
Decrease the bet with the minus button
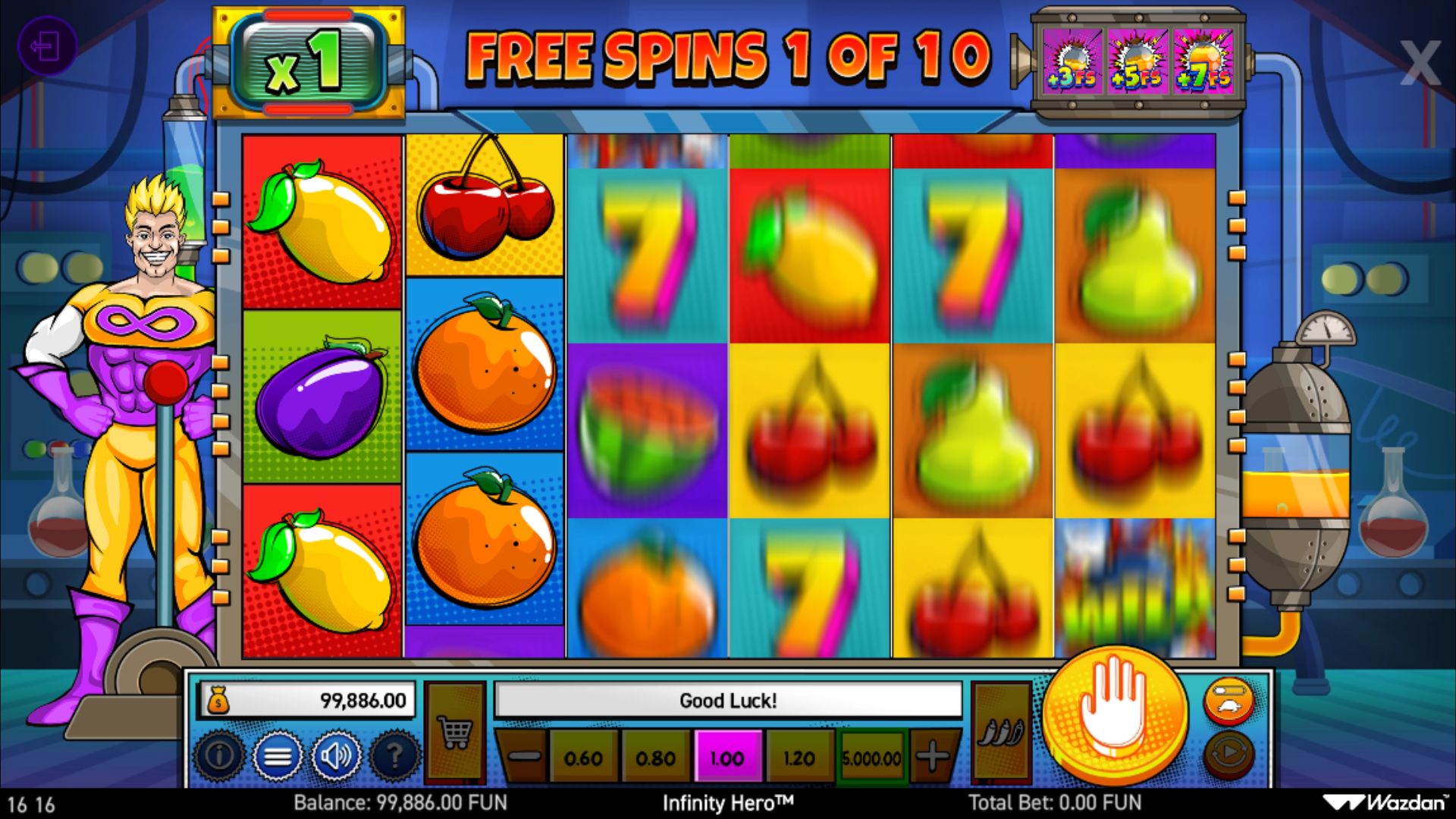(524, 757)
